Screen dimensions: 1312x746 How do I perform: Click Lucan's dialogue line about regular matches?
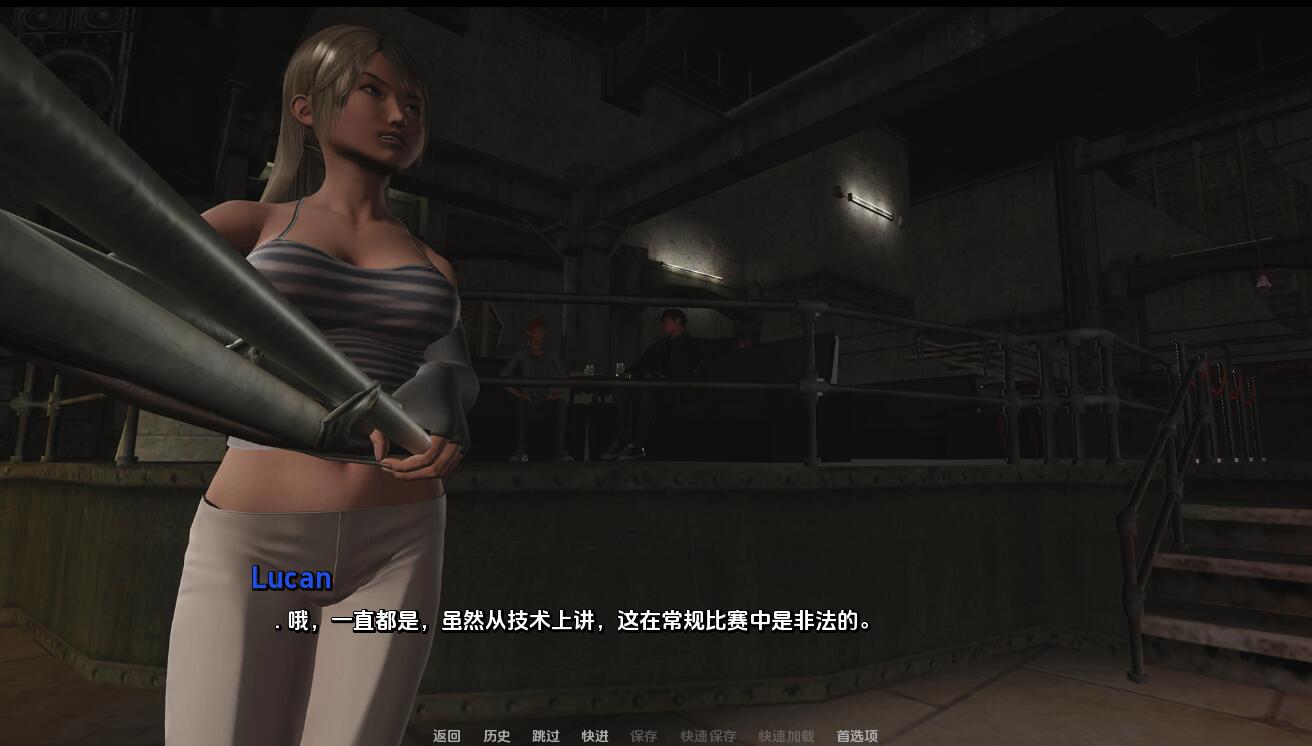[x=575, y=620]
